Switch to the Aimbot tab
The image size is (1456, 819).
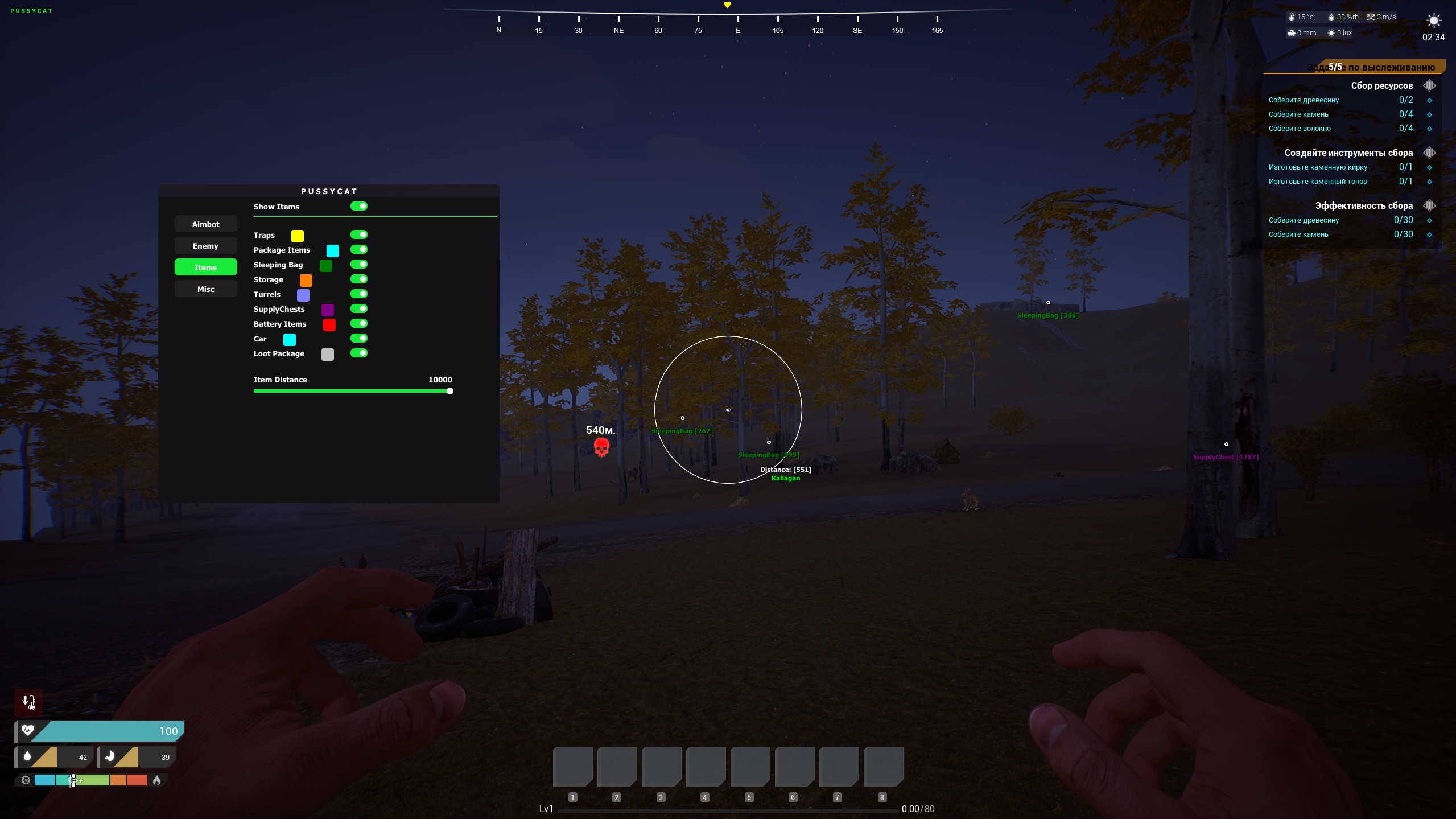pos(205,224)
